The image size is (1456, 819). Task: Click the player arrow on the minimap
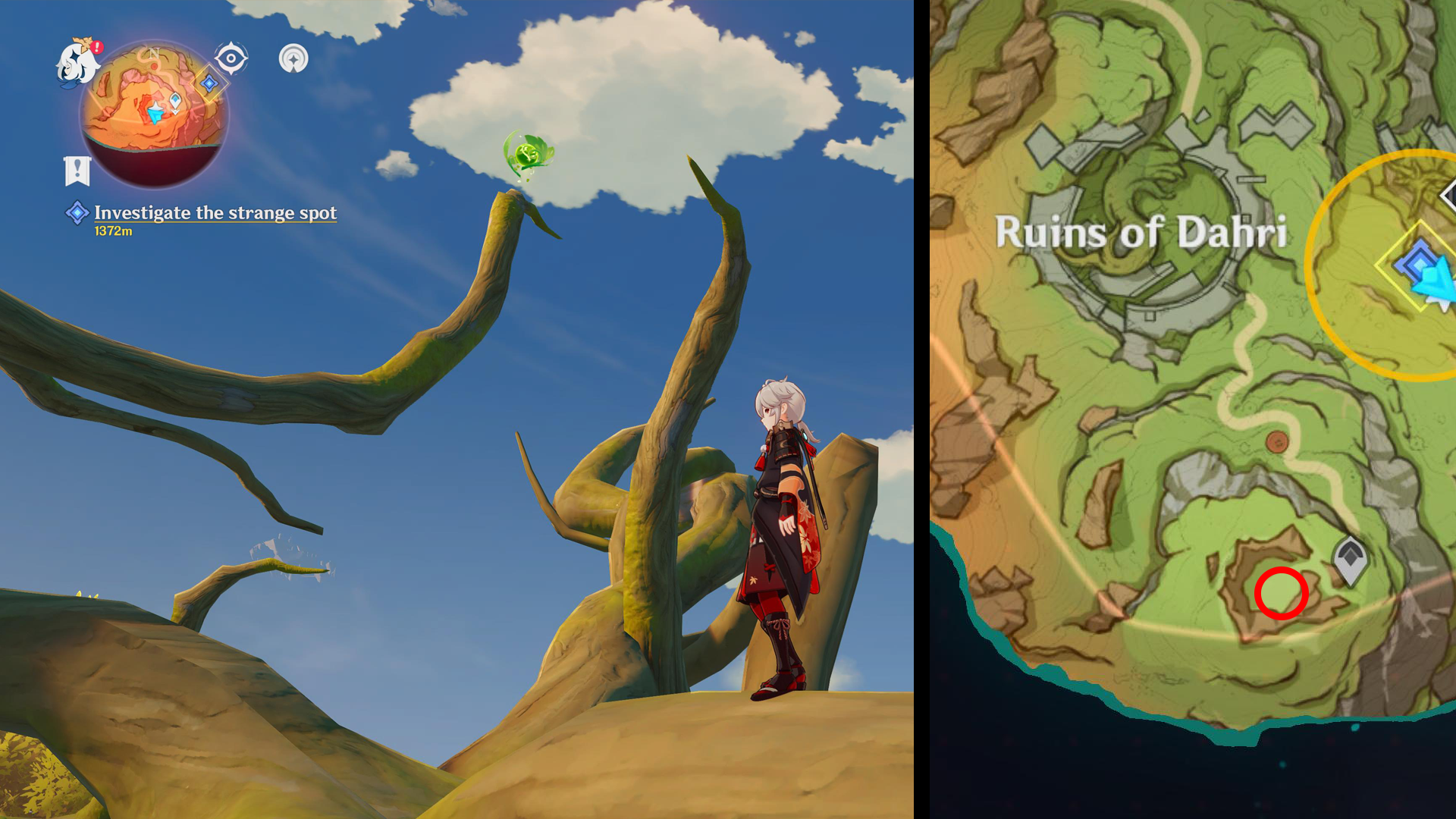pos(155,112)
